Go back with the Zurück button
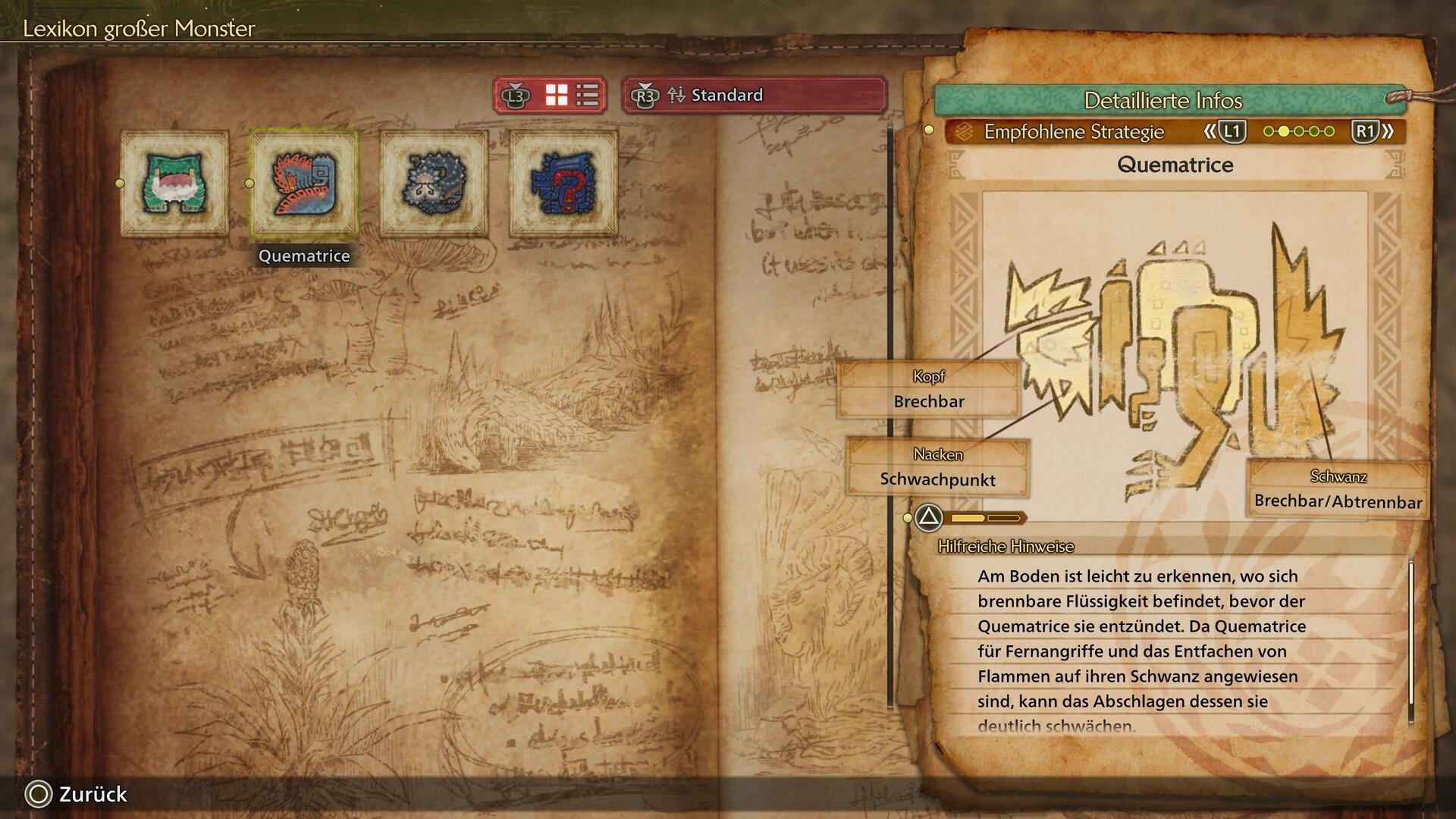The width and height of the screenshot is (1456, 819). point(77,794)
